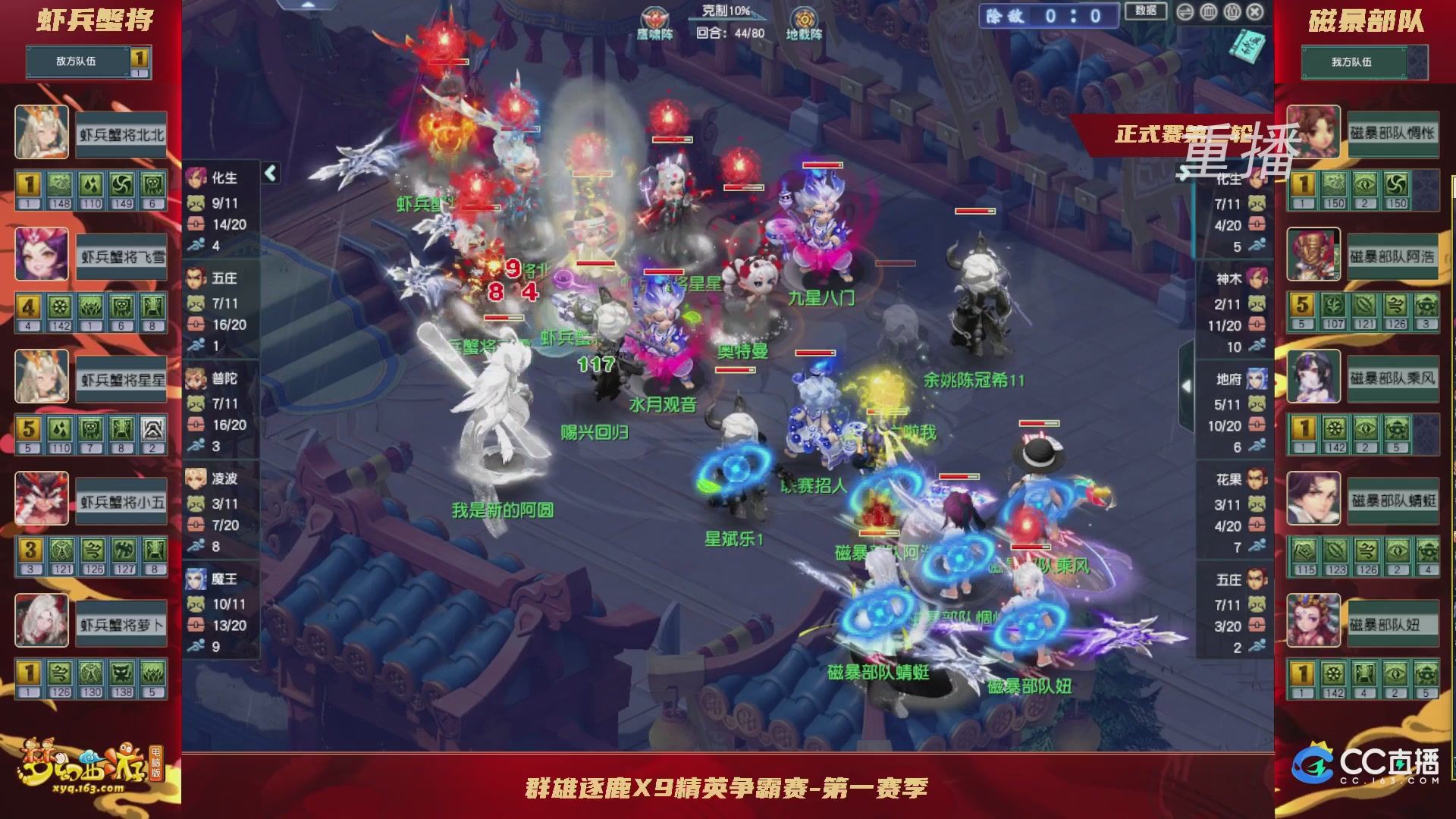
Task: Click the second building icon near the X button
Action: click(1232, 11)
